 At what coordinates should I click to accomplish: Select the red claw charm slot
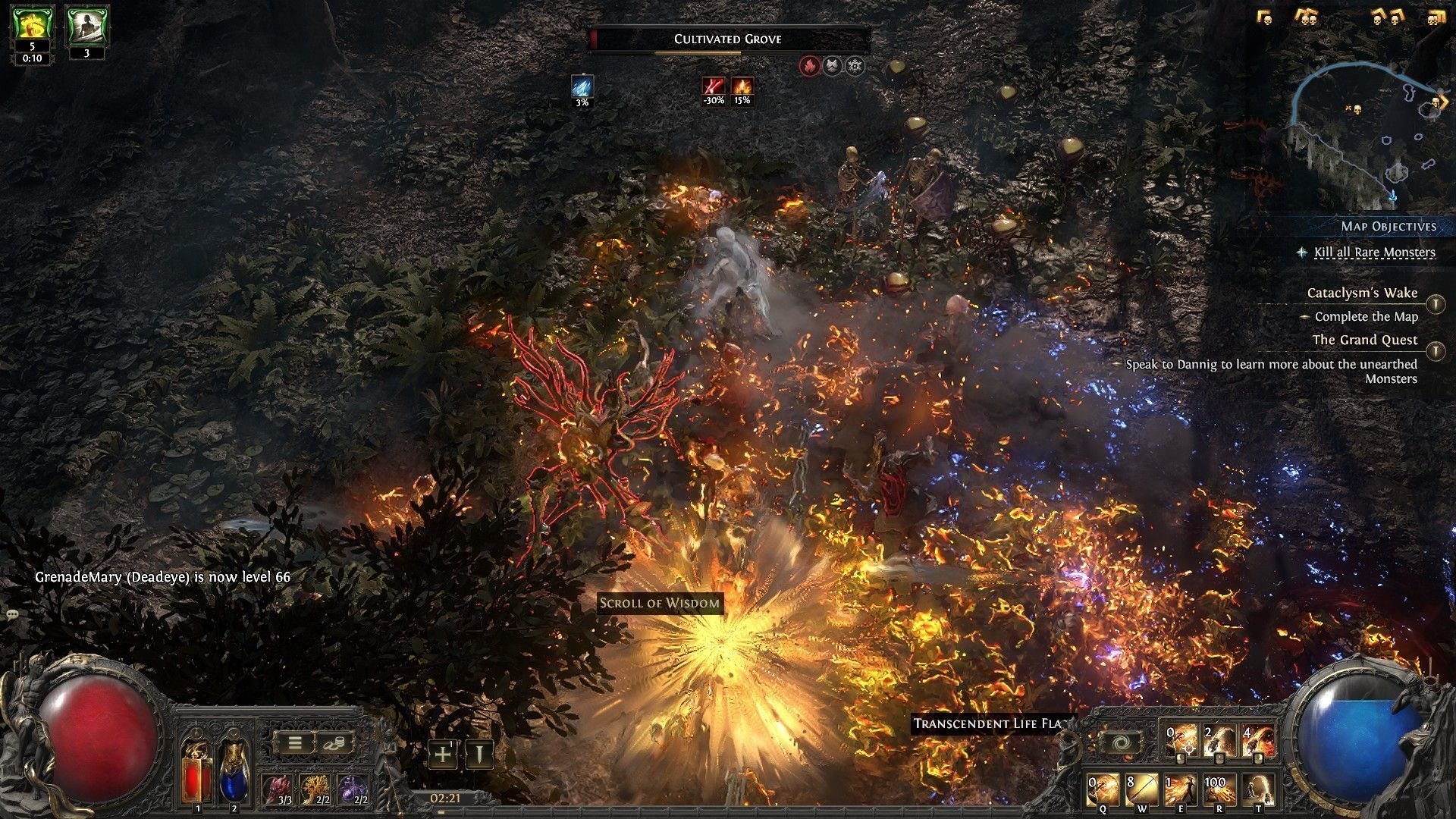coord(276,789)
